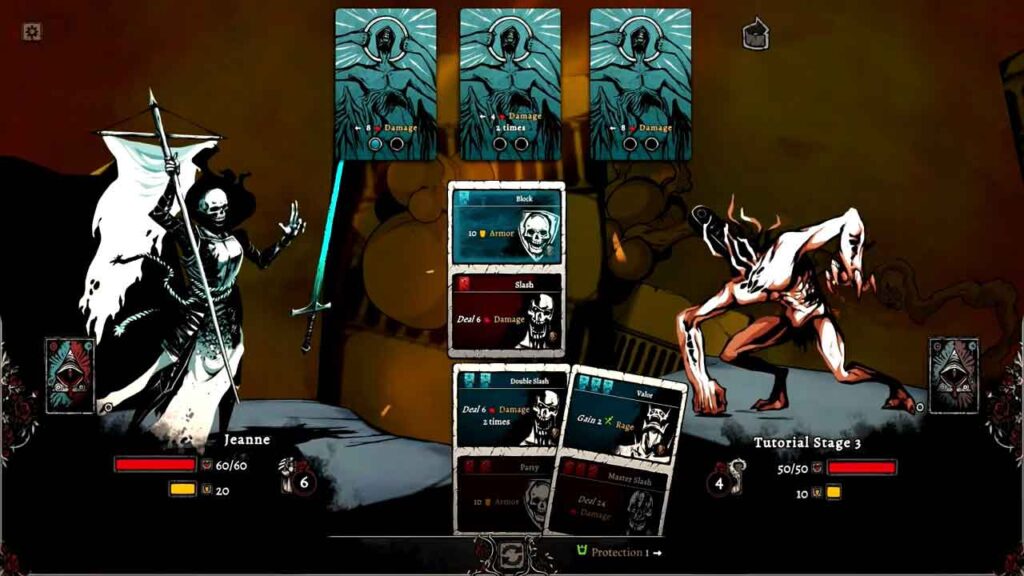Click the box icon with arrow

(x=756, y=35)
